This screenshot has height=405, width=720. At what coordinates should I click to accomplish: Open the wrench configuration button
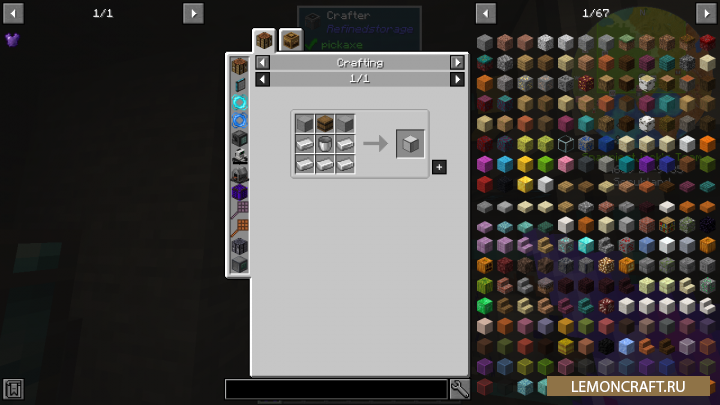(460, 389)
